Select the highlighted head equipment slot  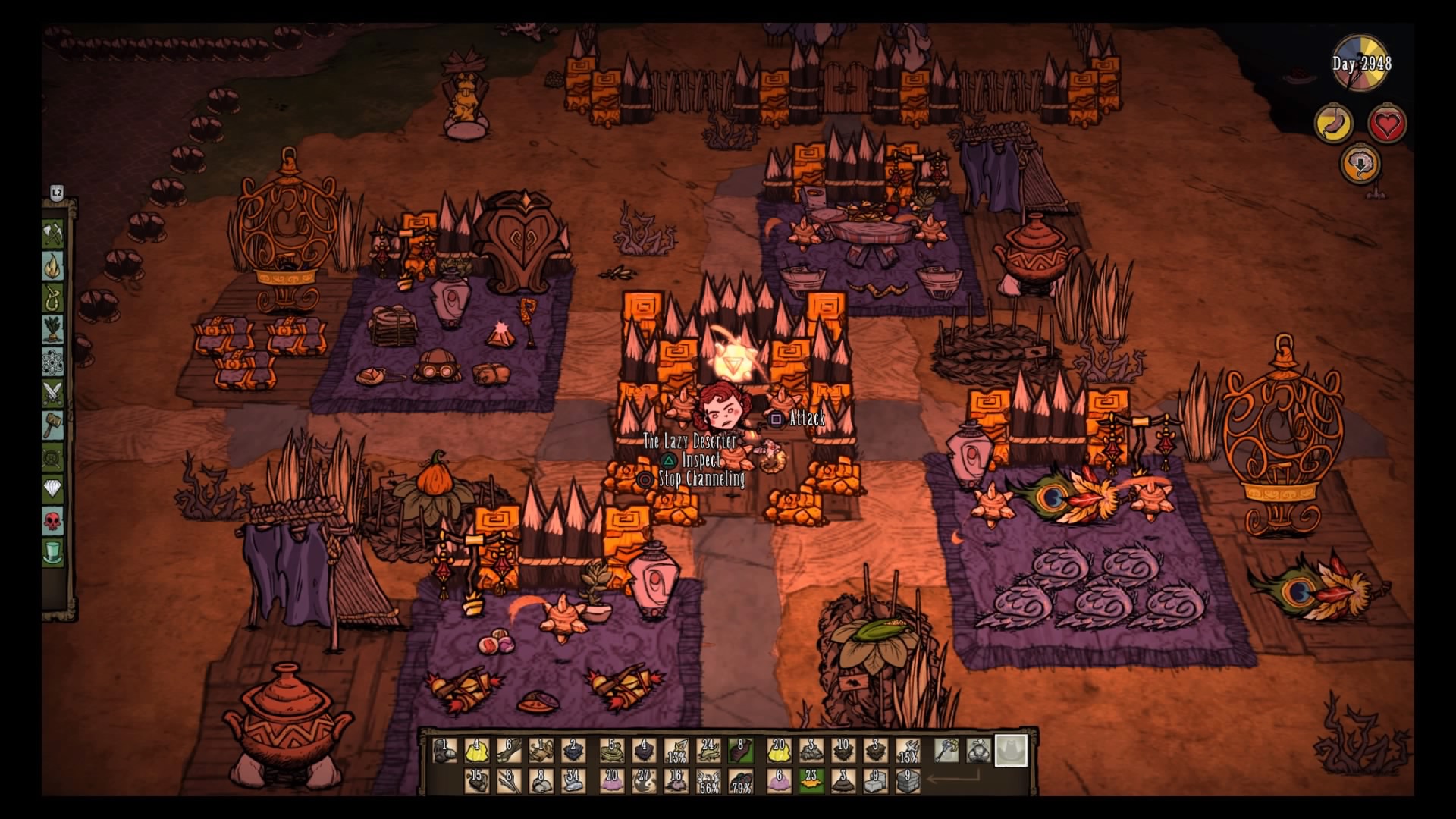click(x=1011, y=751)
